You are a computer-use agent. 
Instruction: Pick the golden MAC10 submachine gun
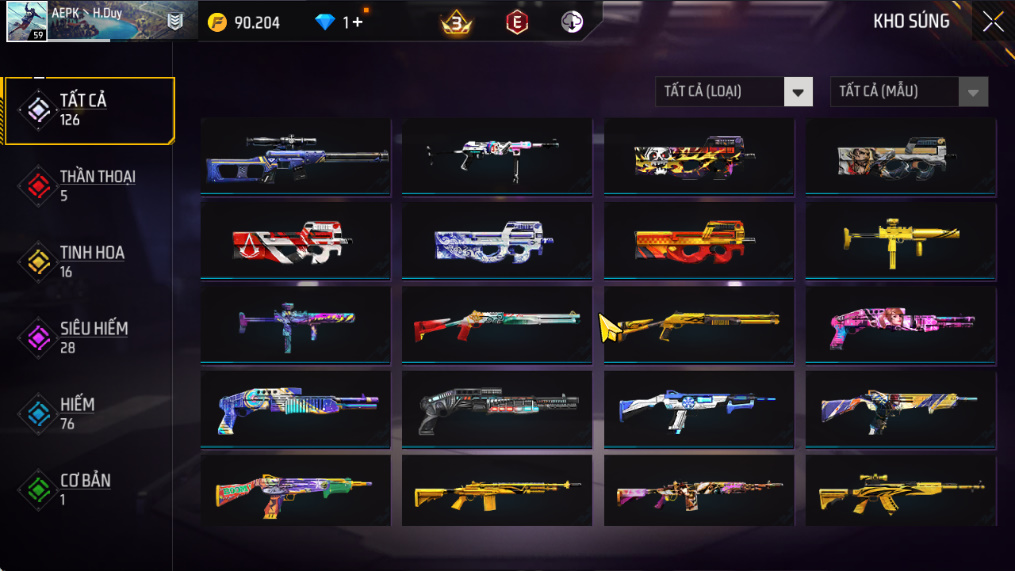(900, 240)
